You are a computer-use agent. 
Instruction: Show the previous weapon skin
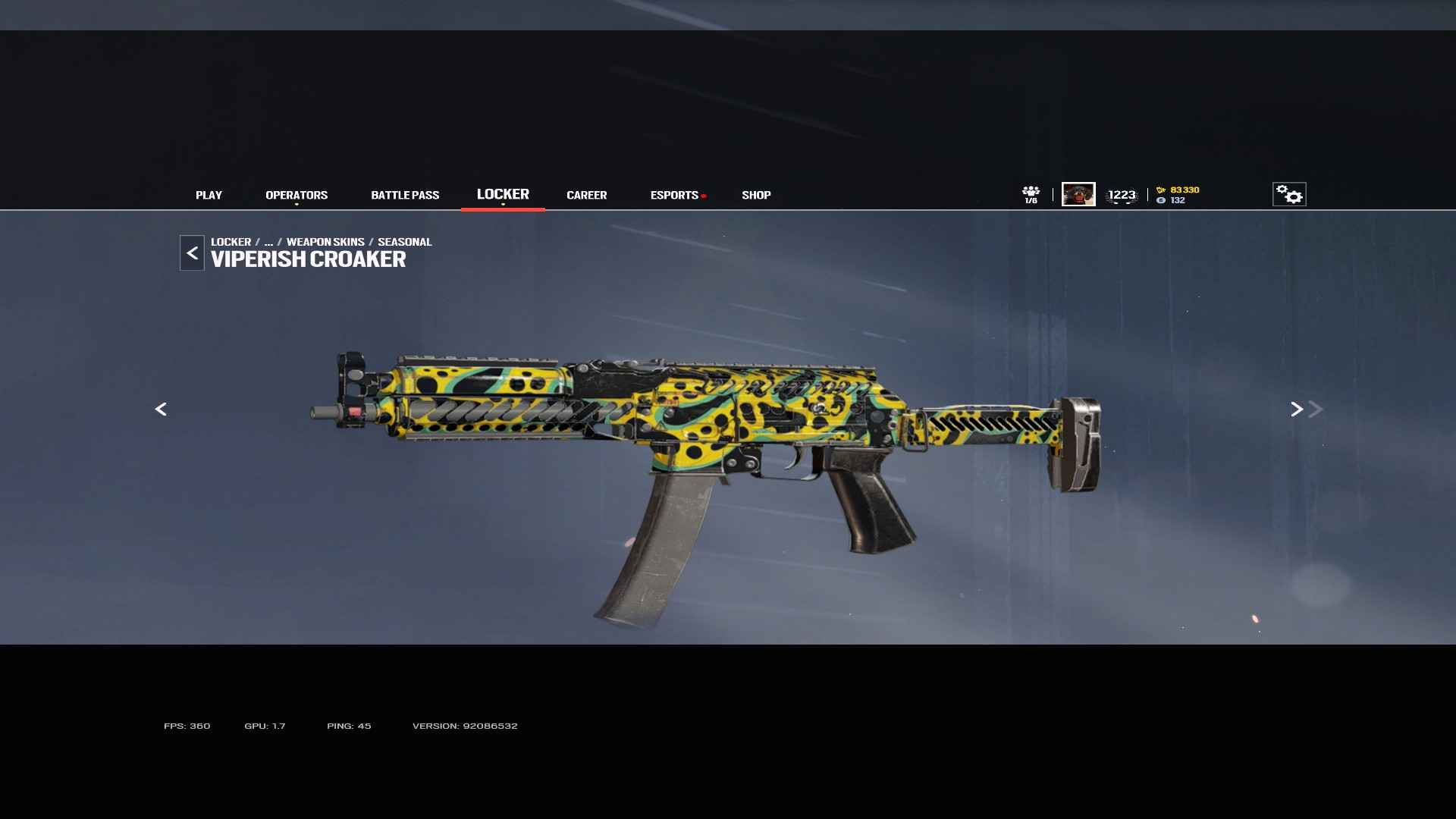161,409
